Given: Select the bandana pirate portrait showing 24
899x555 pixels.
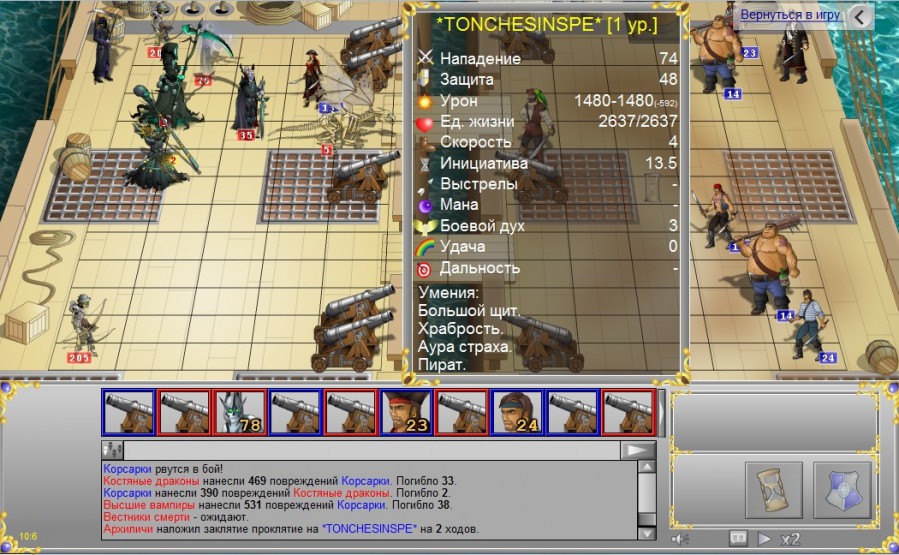Looking at the screenshot, I should pos(517,412).
